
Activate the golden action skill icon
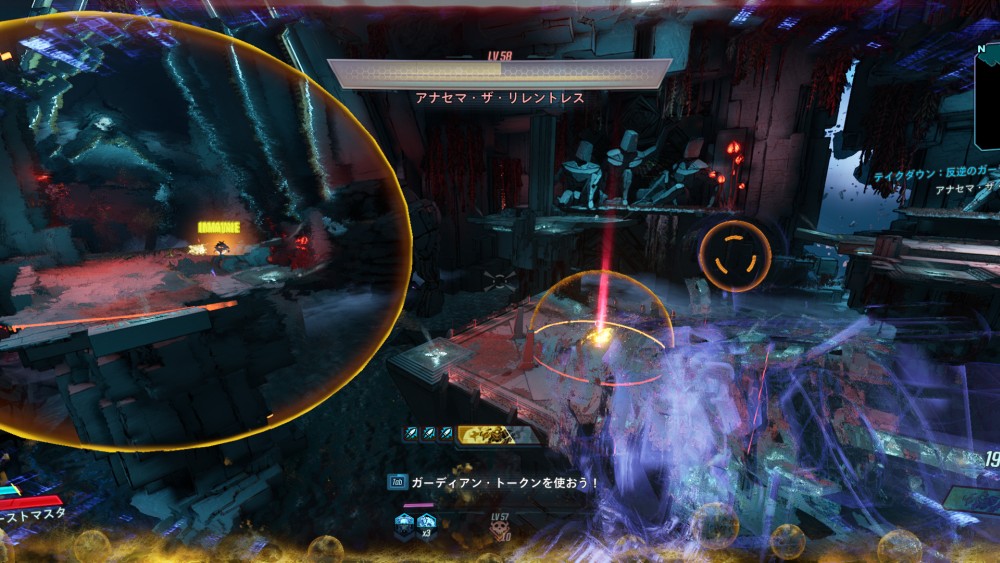(491, 434)
